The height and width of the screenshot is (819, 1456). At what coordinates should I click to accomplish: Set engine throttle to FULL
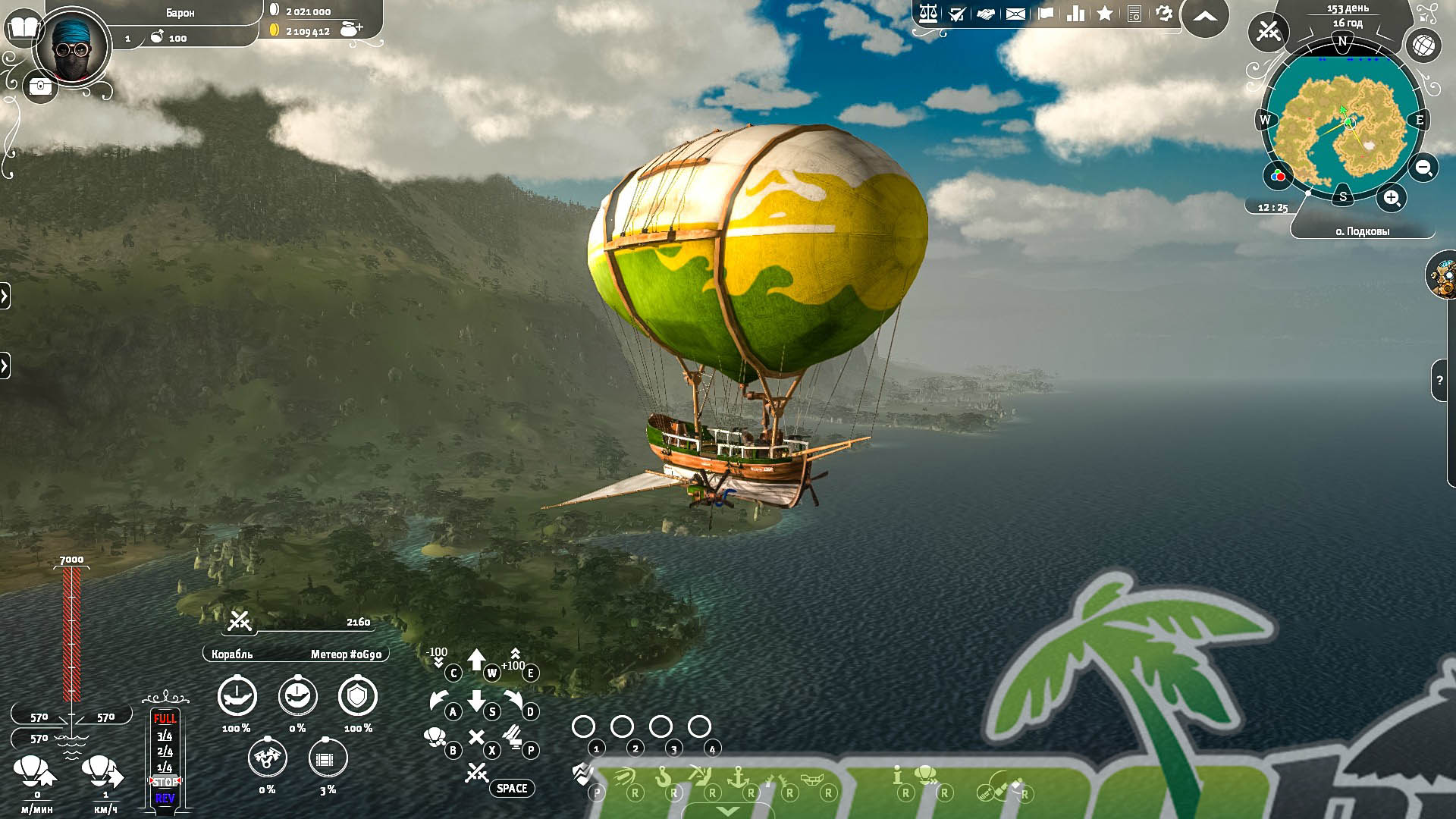point(165,718)
